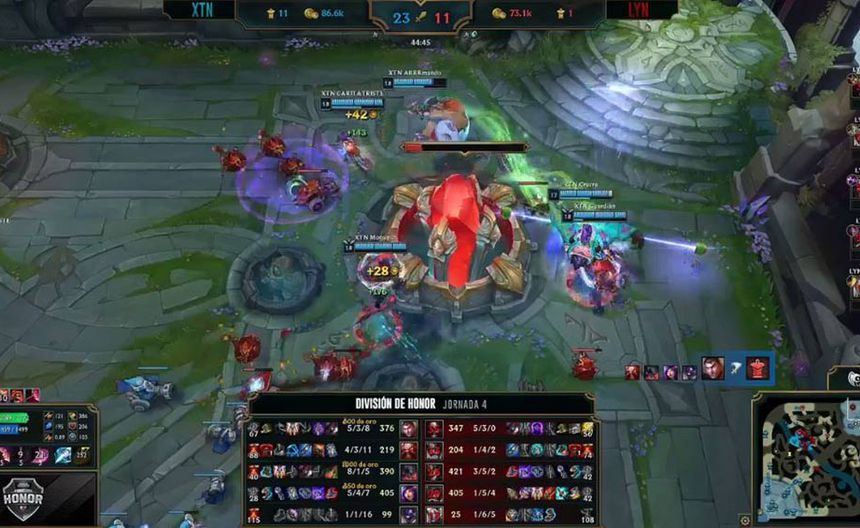Choose the red player portrait with 1/4/2 score
This screenshot has height=528, width=860.
(435, 450)
